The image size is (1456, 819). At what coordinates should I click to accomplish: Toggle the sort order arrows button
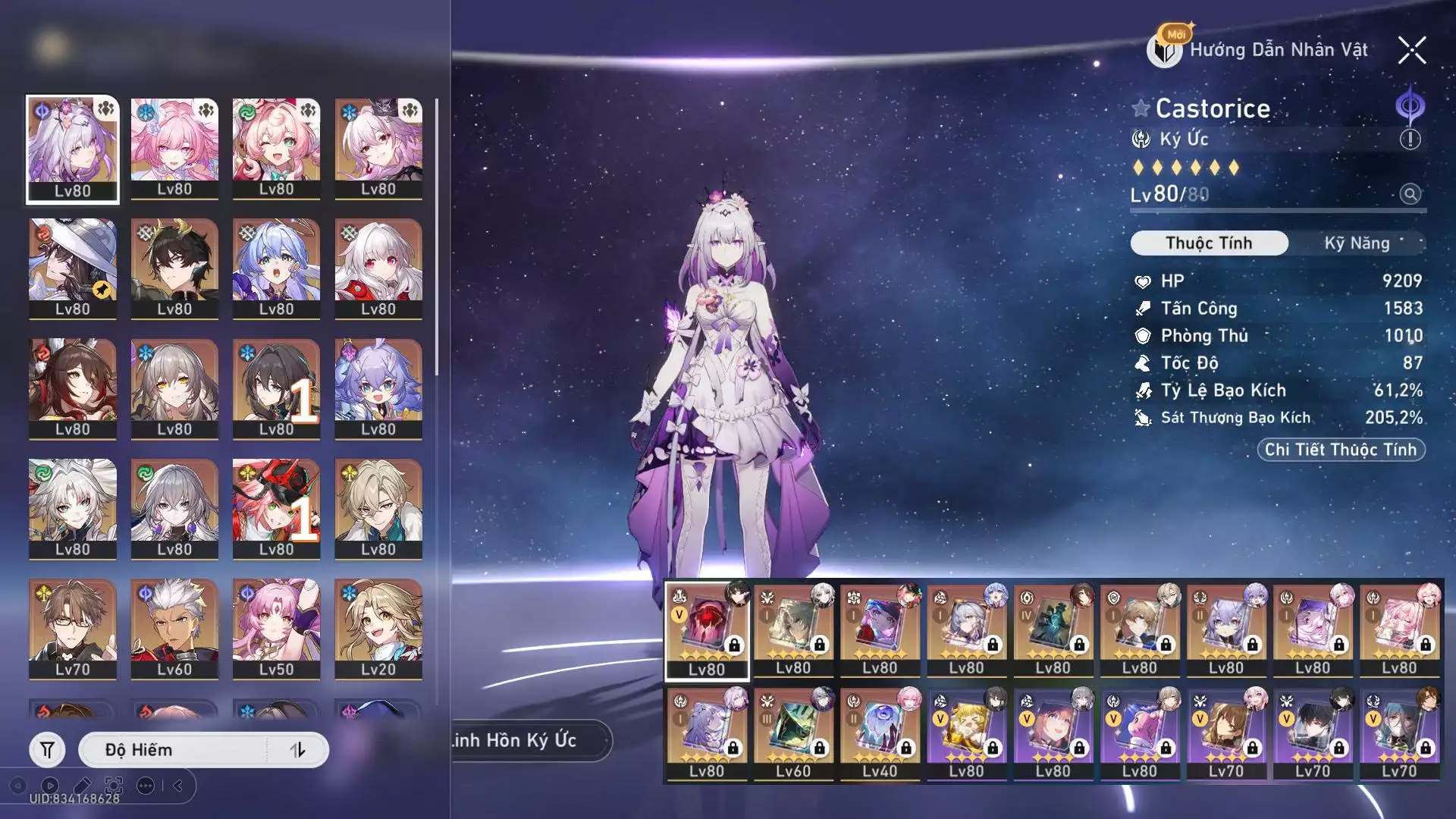(298, 750)
